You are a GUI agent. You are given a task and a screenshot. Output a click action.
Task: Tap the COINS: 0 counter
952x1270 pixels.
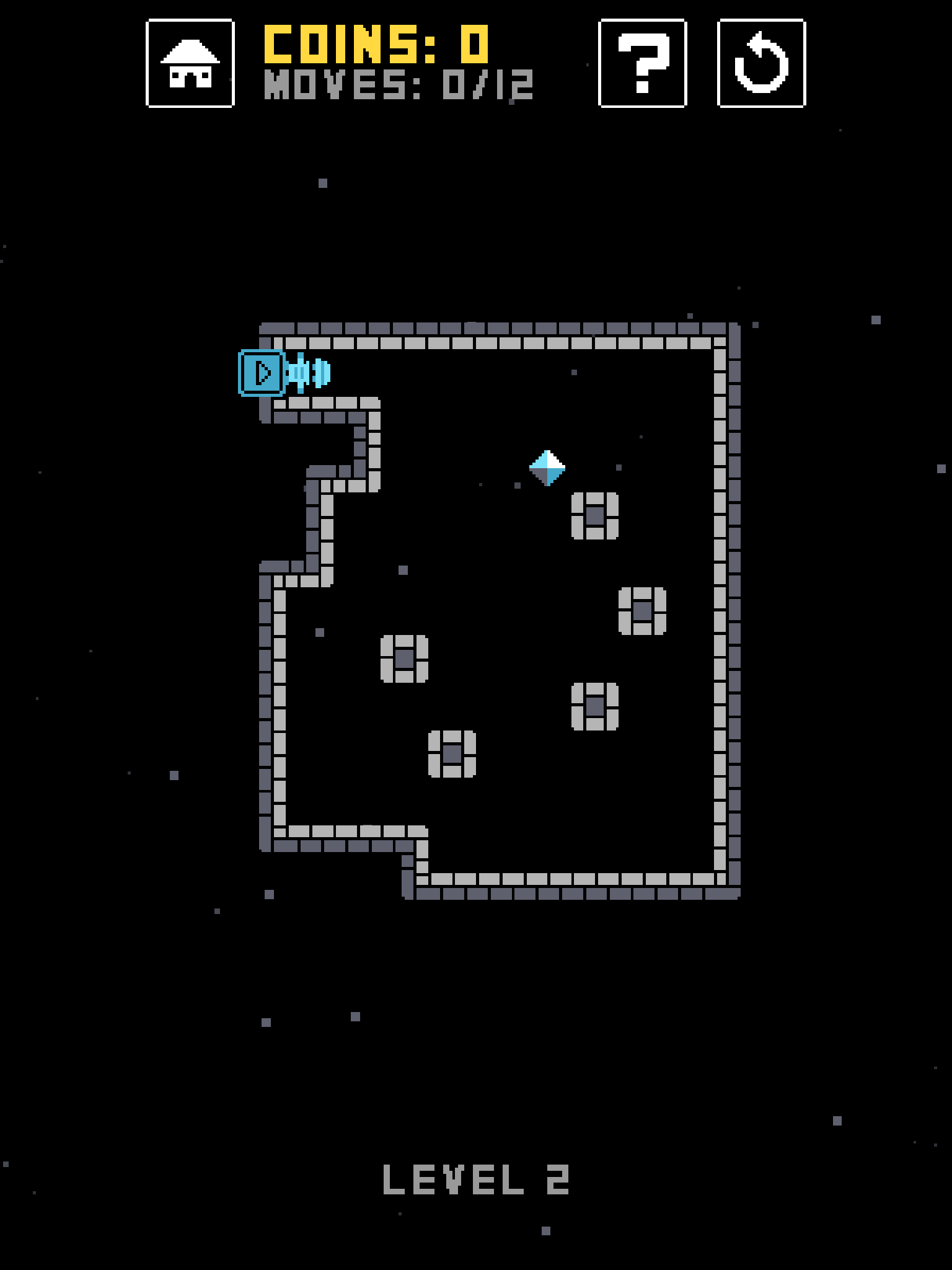376,43
